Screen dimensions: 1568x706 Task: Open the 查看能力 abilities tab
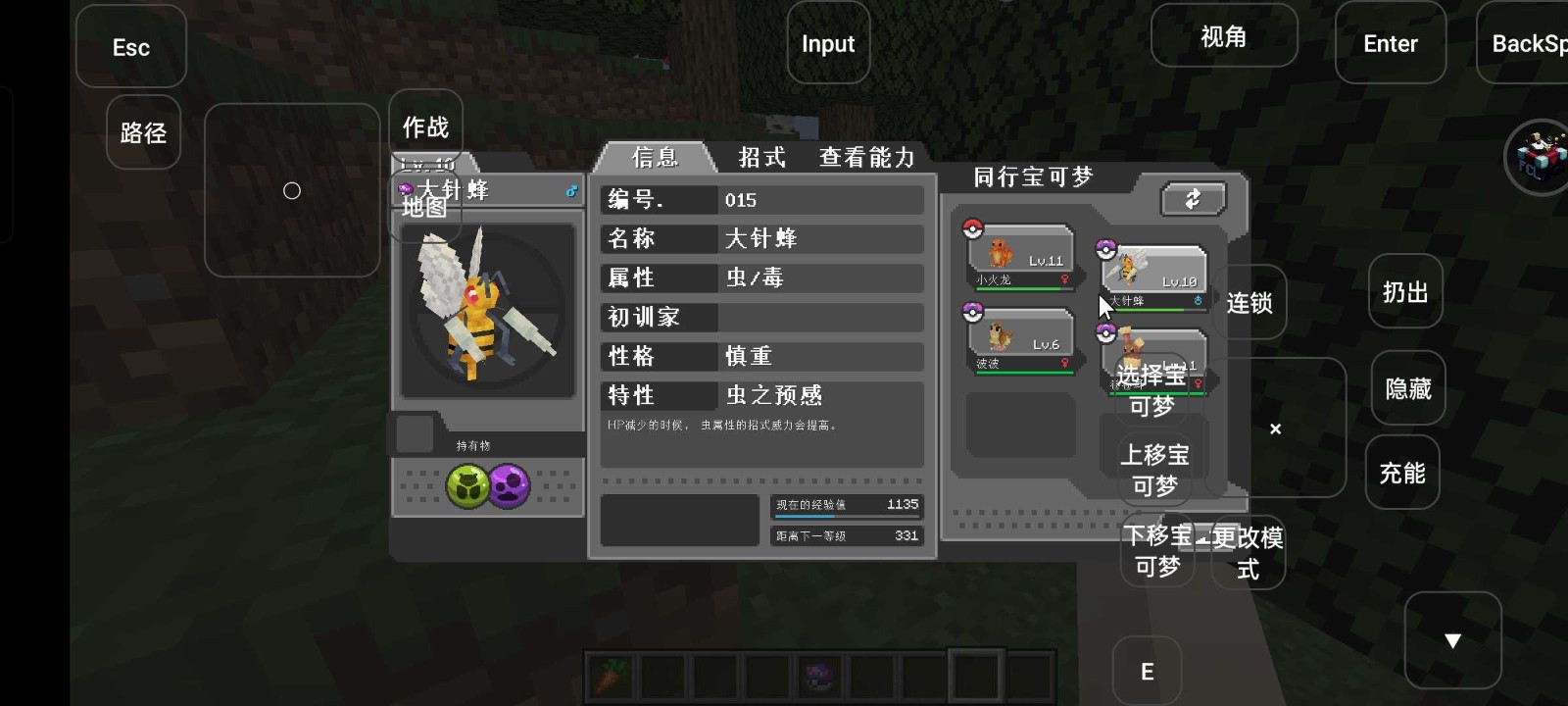866,158
